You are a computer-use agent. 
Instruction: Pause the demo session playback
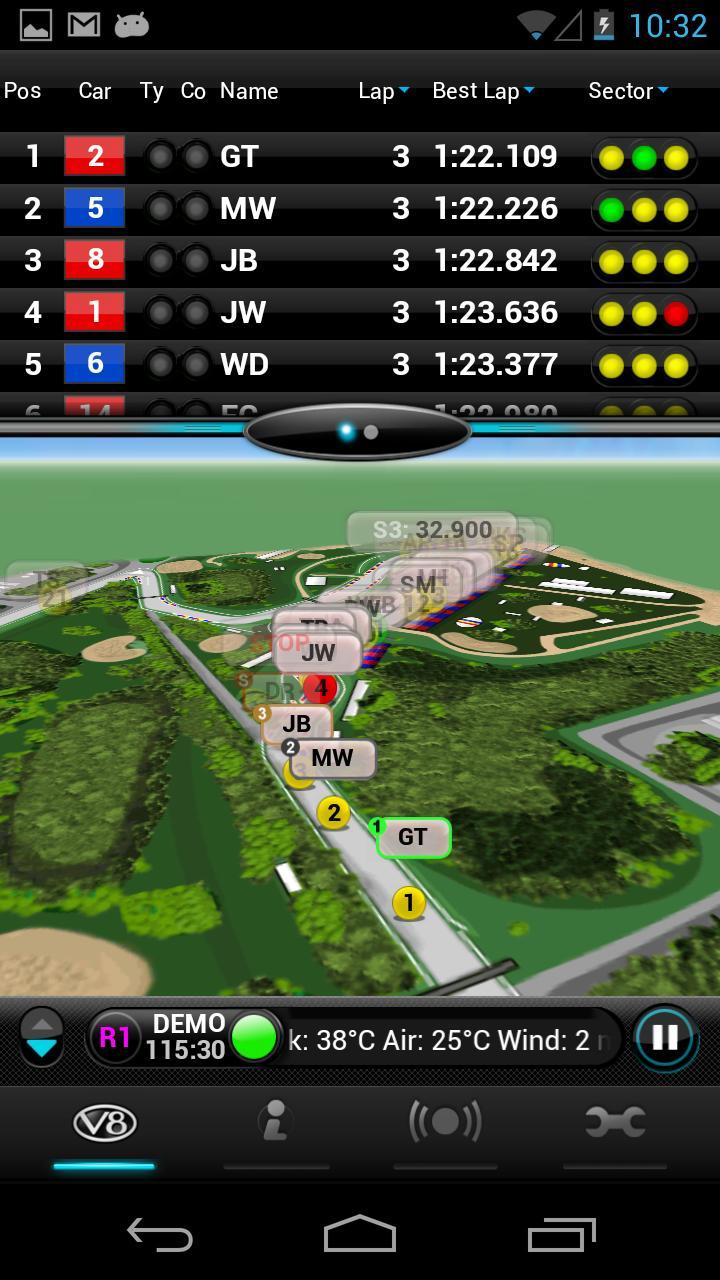click(x=665, y=1038)
